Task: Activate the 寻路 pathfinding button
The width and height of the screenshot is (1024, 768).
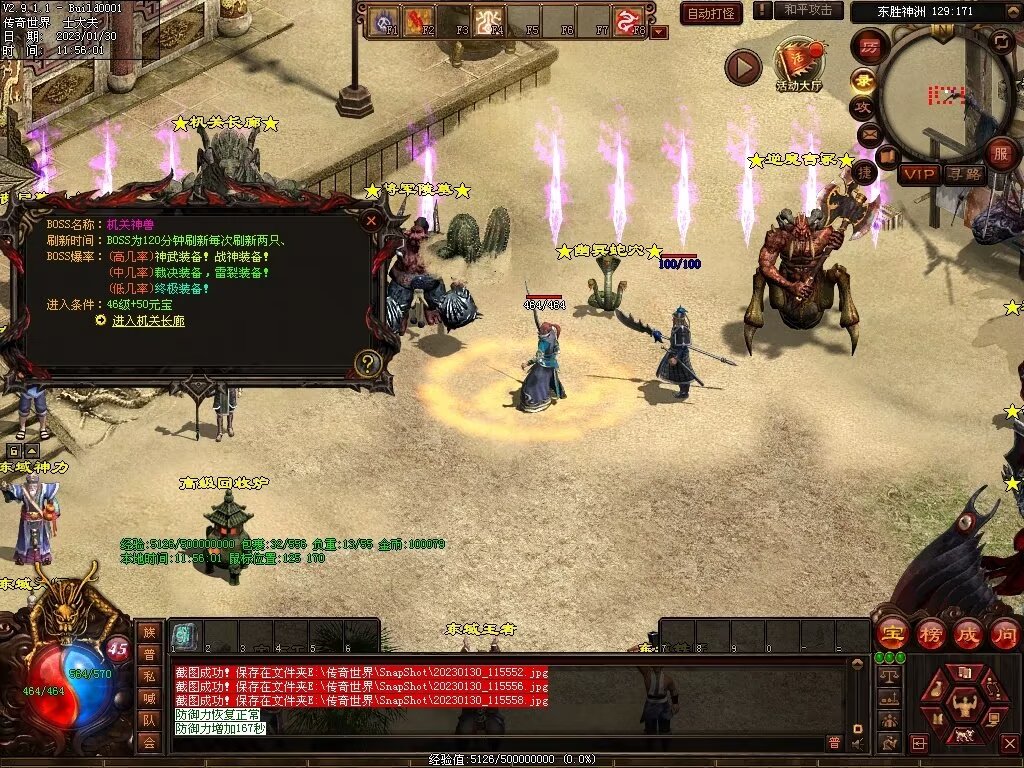Action: click(965, 174)
